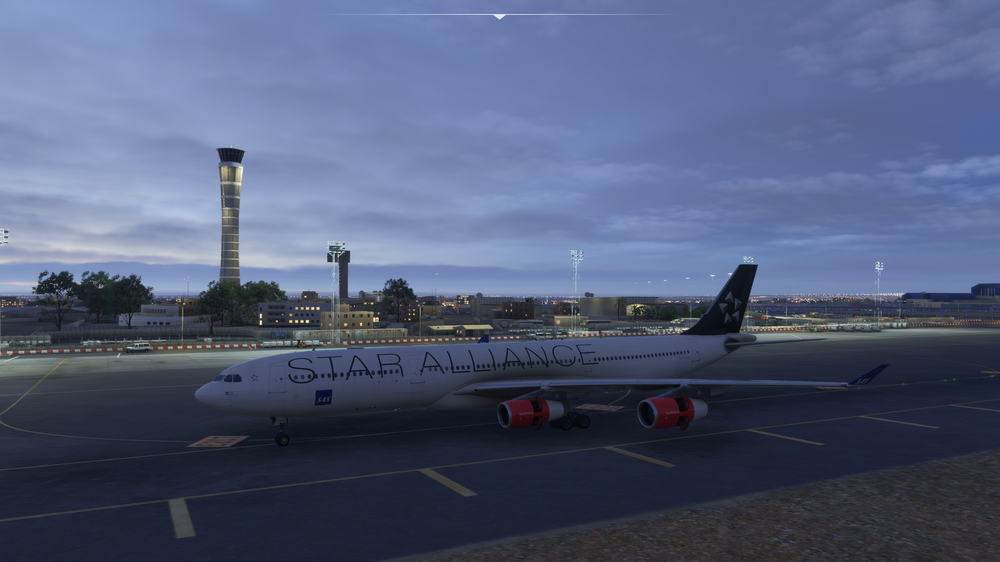Open the toolbar with the top arrow handle
Image resolution: width=1000 pixels, height=562 pixels.
pyautogui.click(x=499, y=16)
